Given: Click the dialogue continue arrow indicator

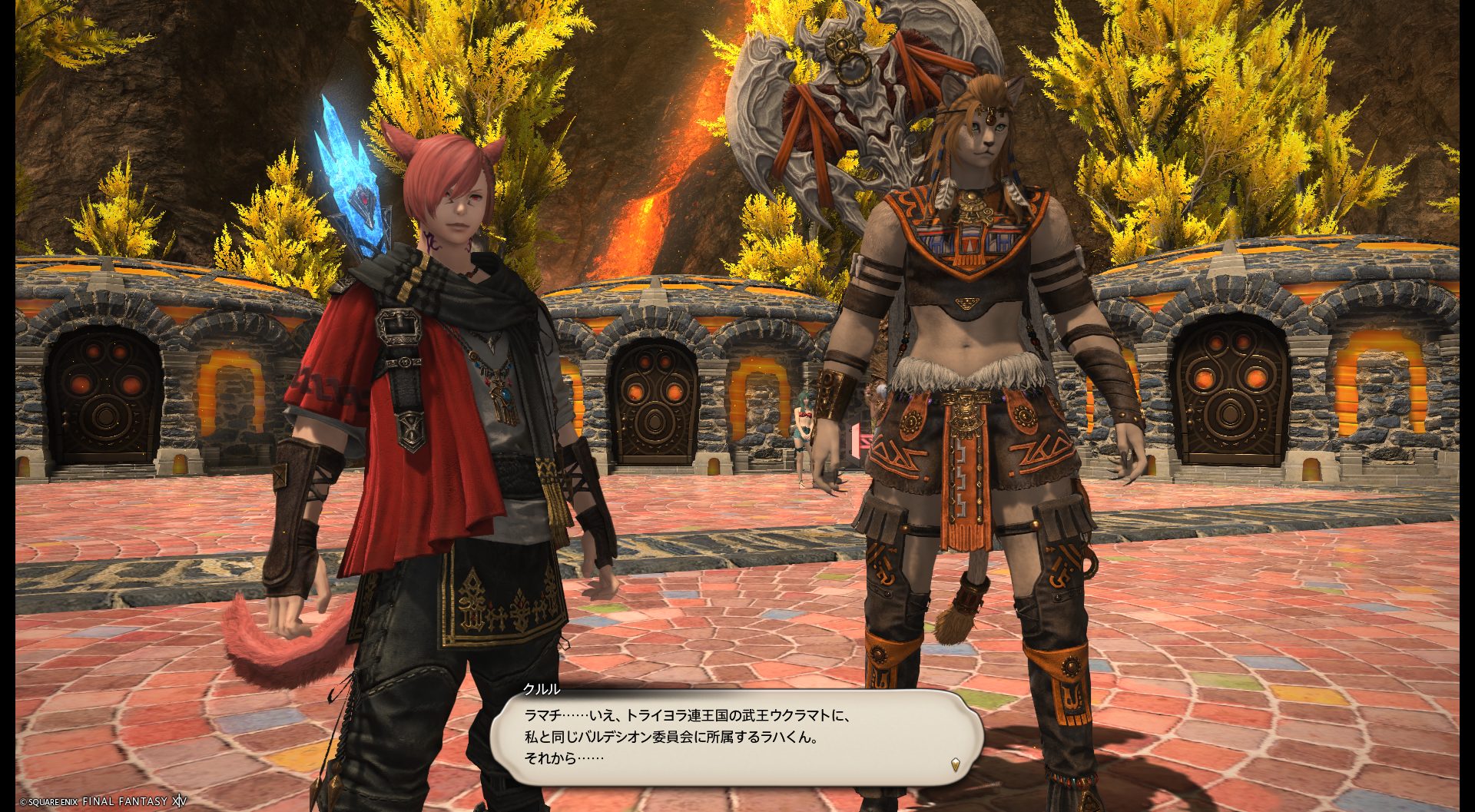Looking at the screenshot, I should tap(955, 764).
